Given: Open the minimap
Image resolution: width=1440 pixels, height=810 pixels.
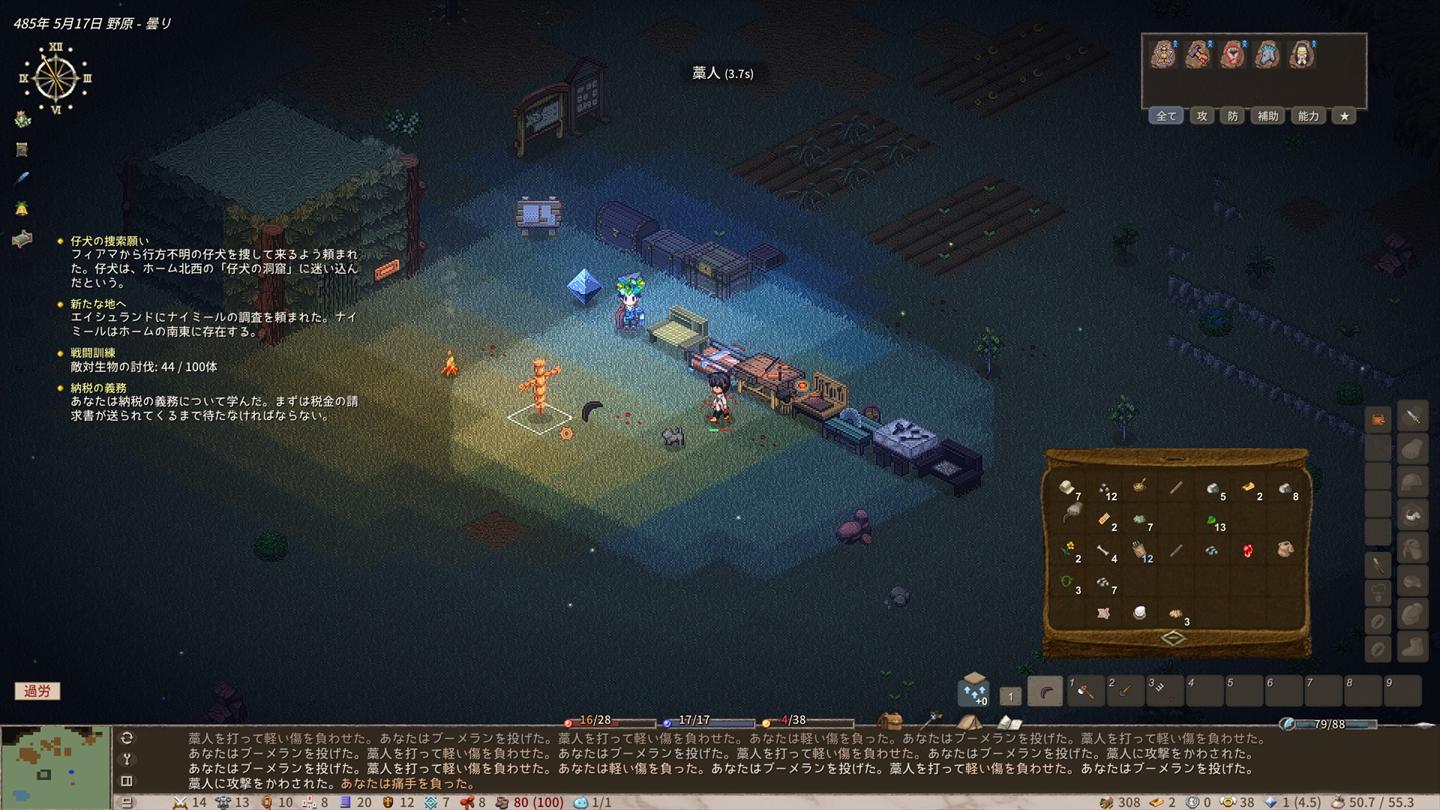Looking at the screenshot, I should [55, 767].
